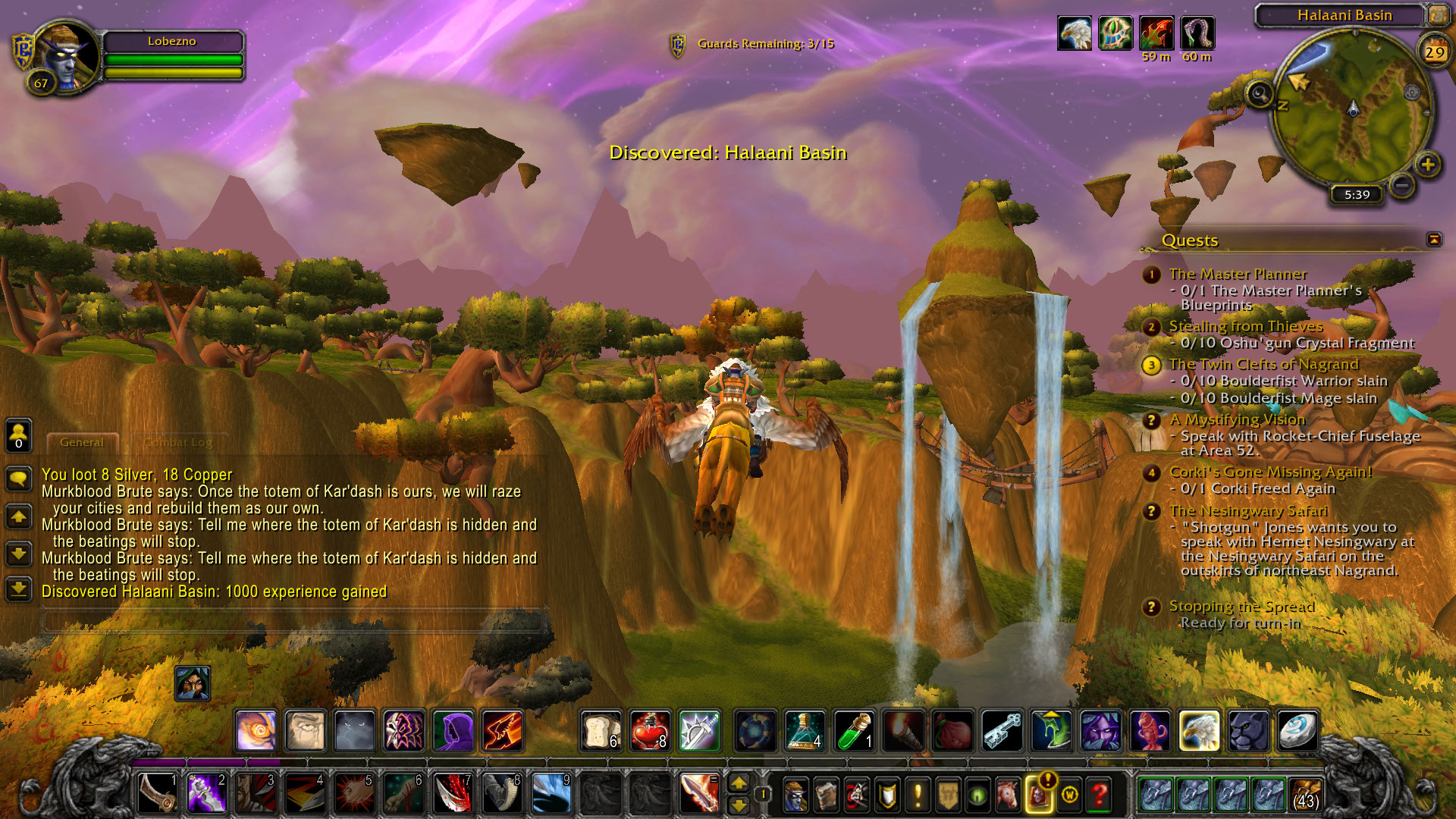Viewport: 1456px width, 819px height.
Task: Use the bread food item slot
Action: pyautogui.click(x=601, y=731)
